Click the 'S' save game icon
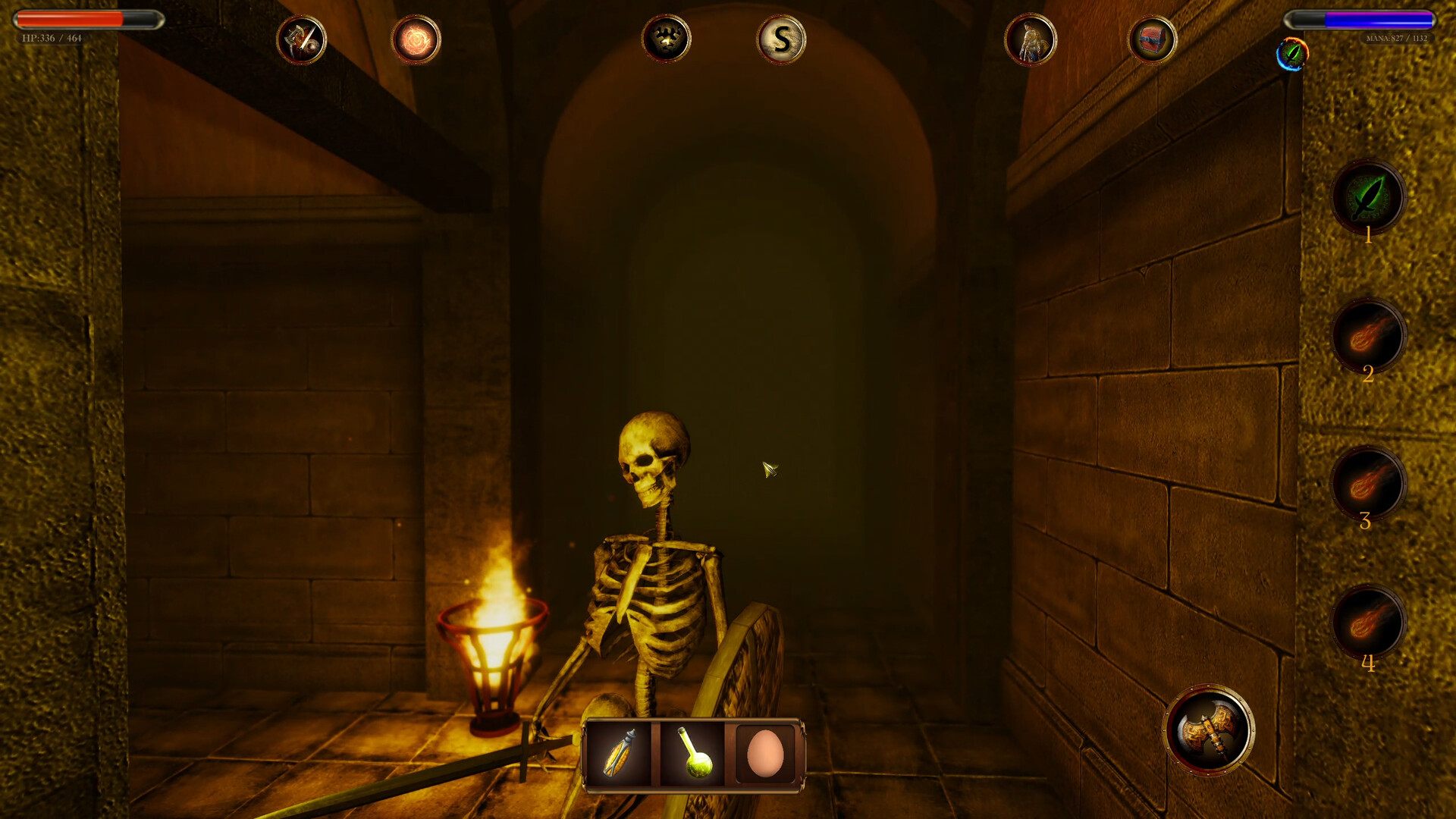 click(781, 40)
